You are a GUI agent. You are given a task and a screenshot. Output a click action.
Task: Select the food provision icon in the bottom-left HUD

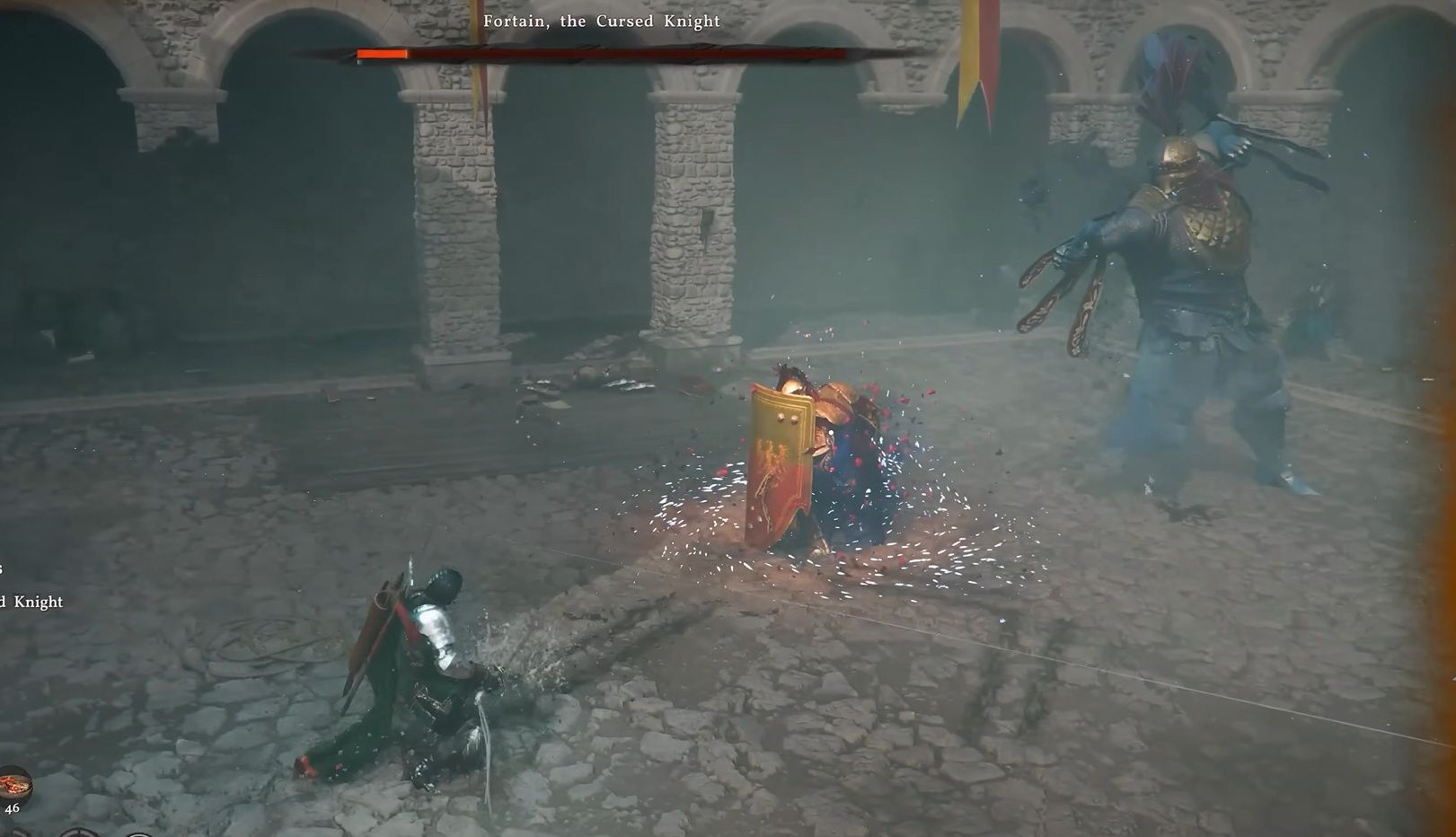15,783
